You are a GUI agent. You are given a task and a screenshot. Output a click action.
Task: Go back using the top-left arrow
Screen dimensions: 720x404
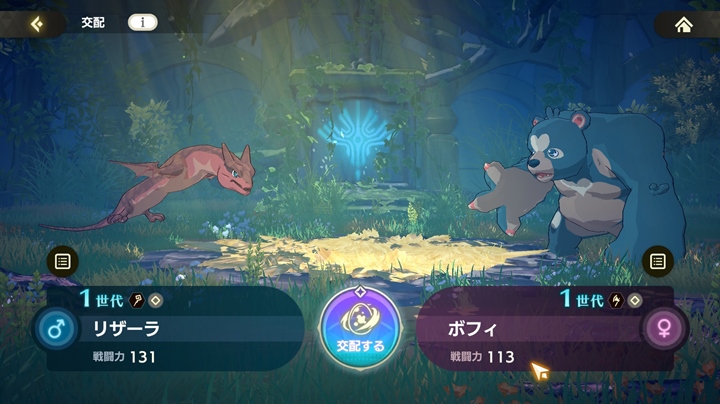37,23
